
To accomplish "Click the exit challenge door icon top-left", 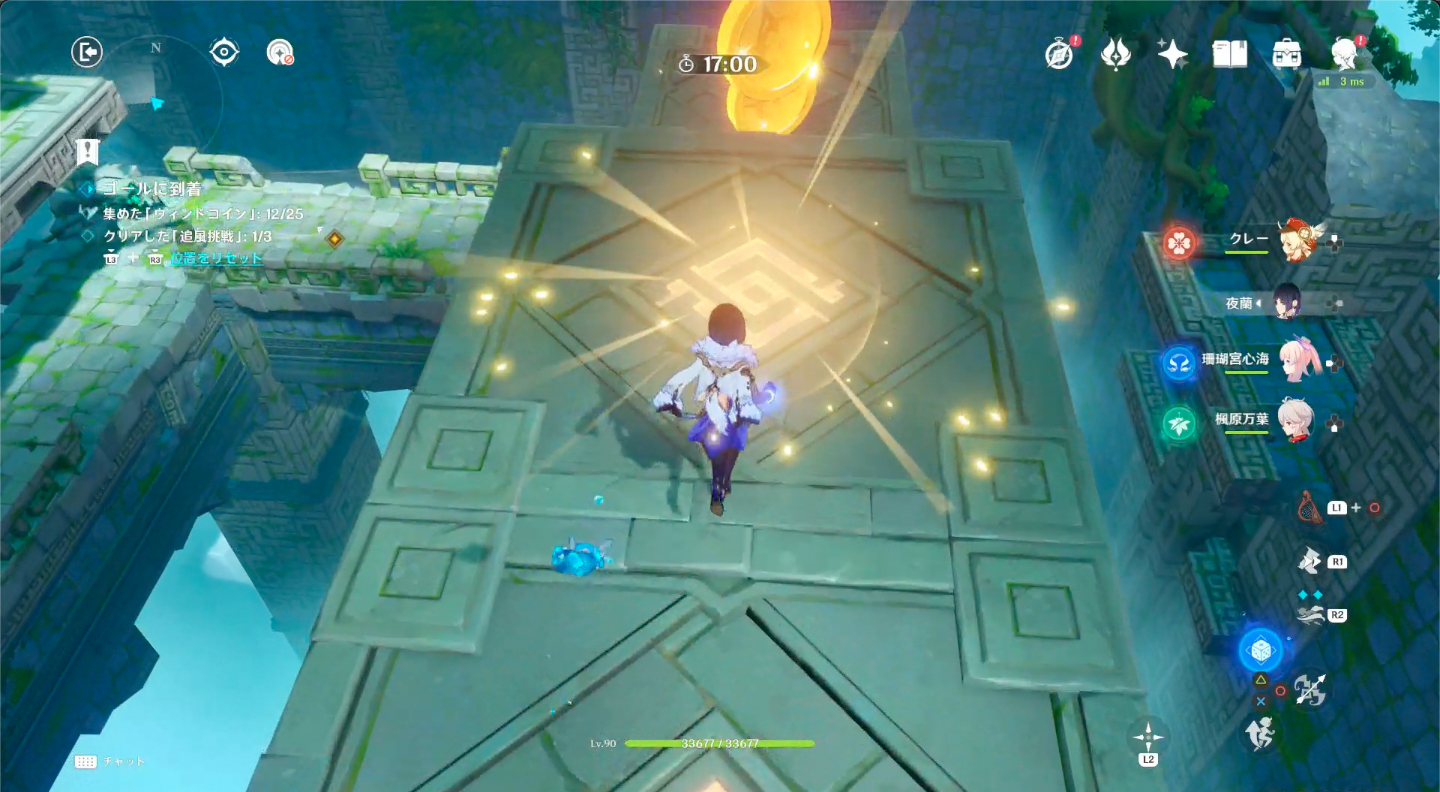I will [87, 52].
